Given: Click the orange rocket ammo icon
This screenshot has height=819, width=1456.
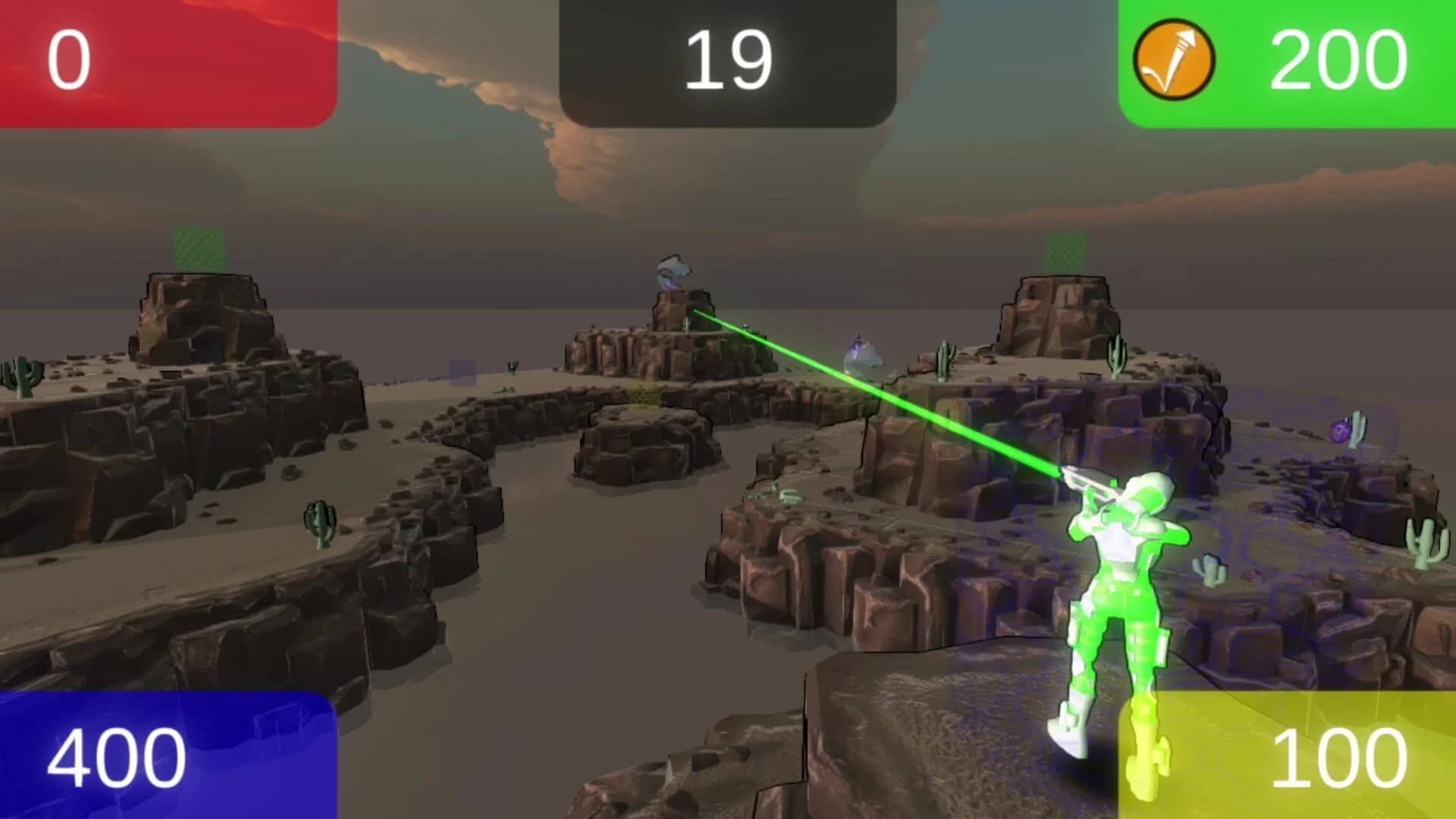Looking at the screenshot, I should pyautogui.click(x=1177, y=59).
